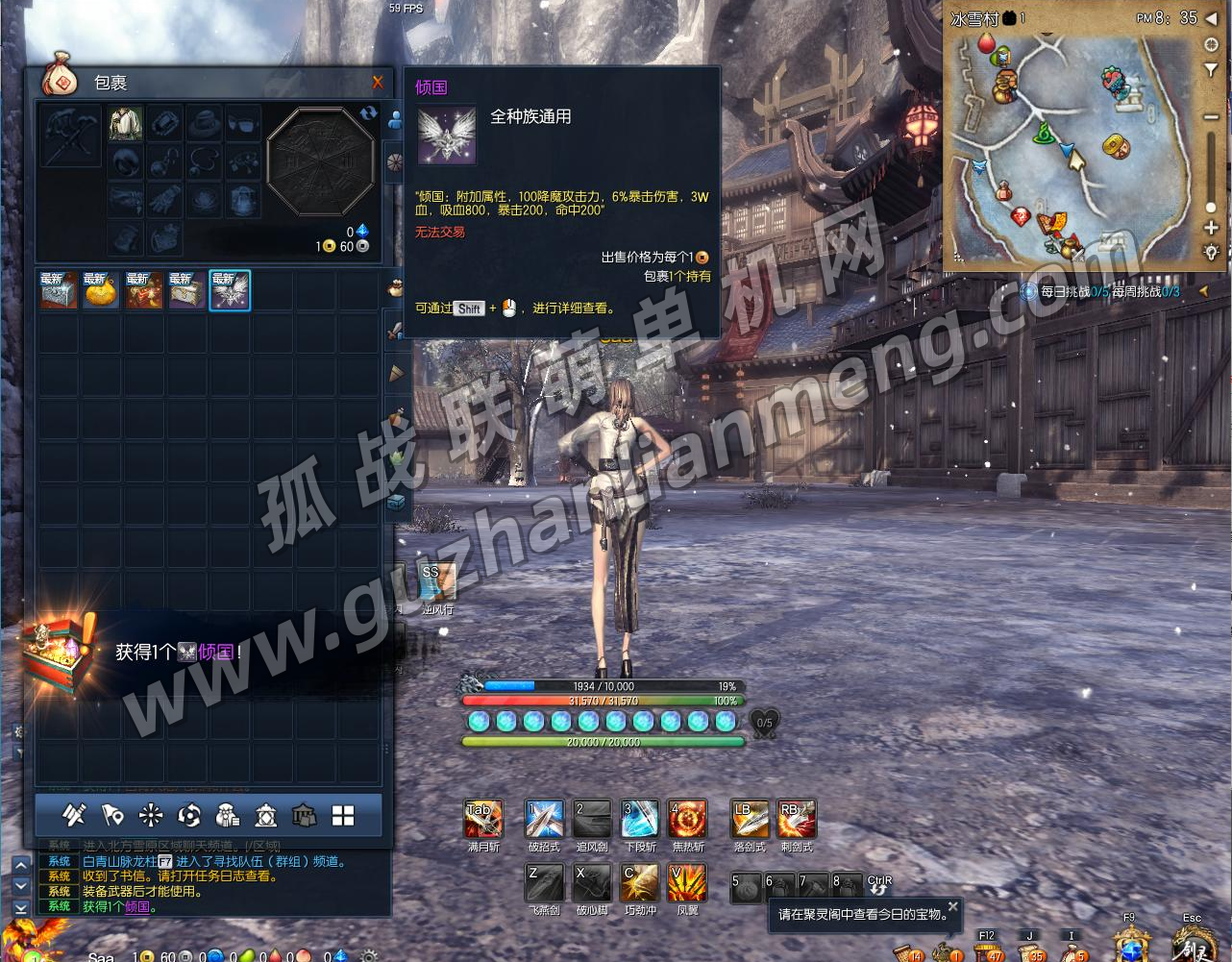Activate the 落剑式 LB skill

(750, 820)
